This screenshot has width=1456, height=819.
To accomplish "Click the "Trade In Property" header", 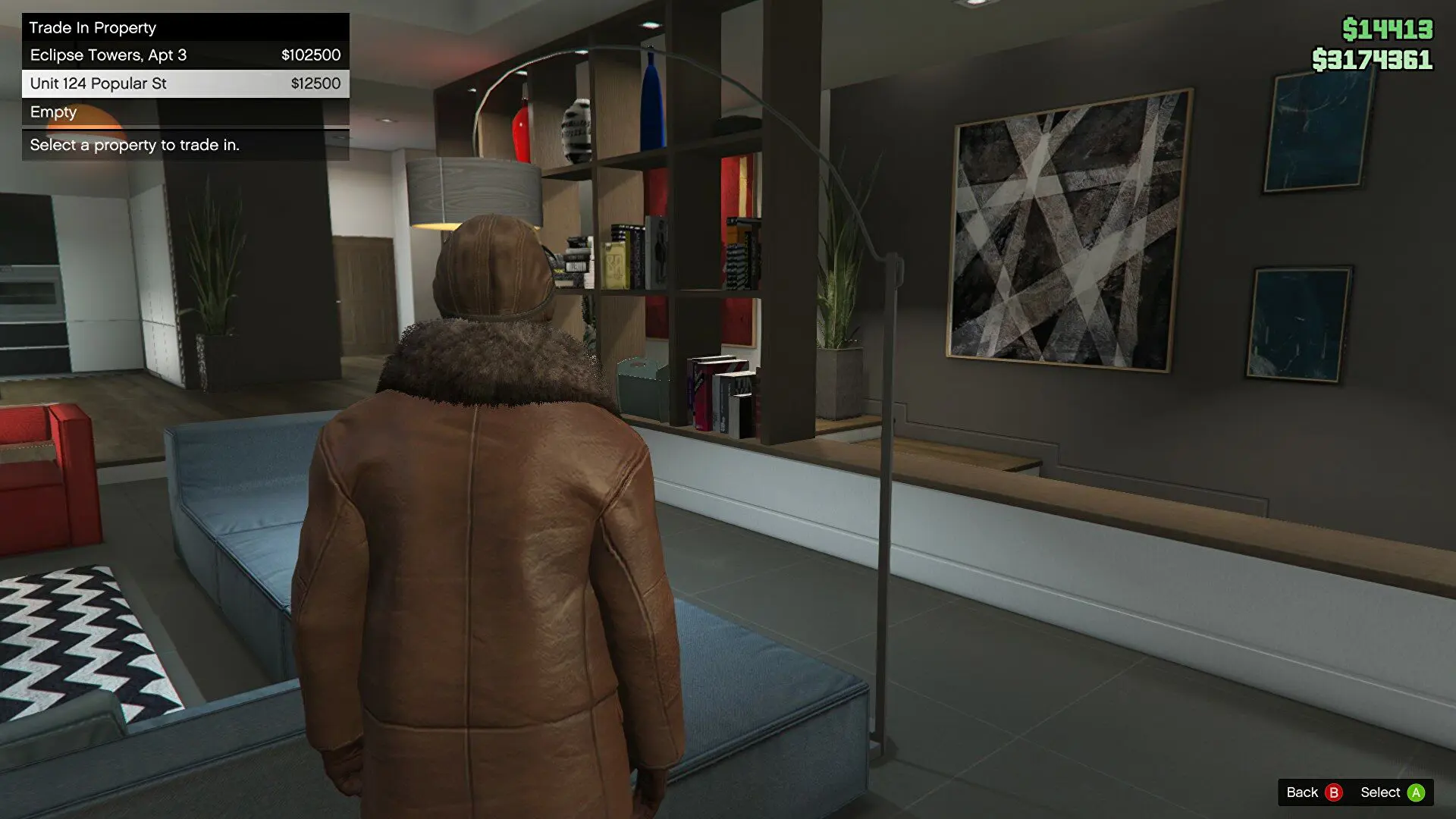I will (93, 27).
